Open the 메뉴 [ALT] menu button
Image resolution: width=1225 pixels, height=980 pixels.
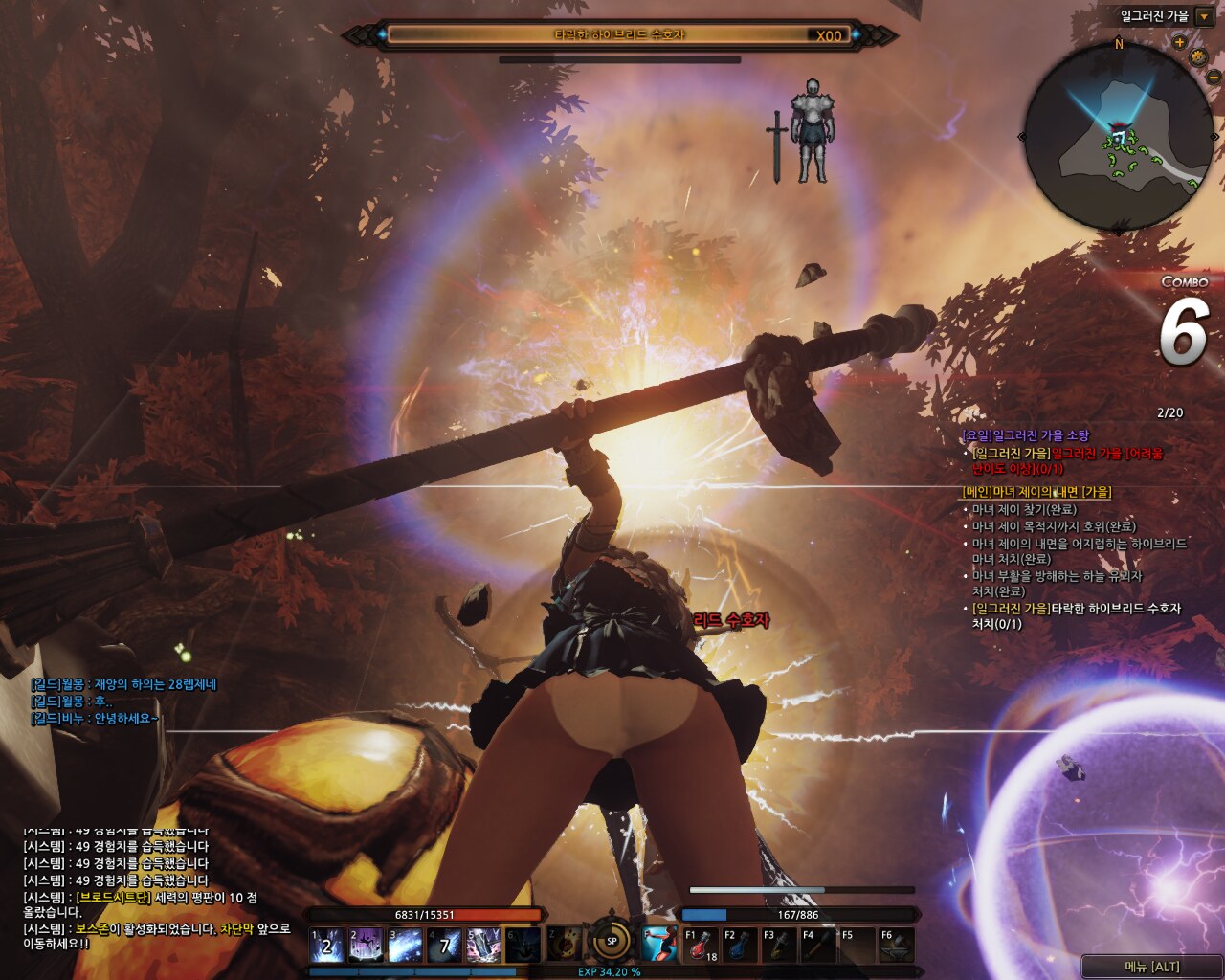pos(1151,967)
